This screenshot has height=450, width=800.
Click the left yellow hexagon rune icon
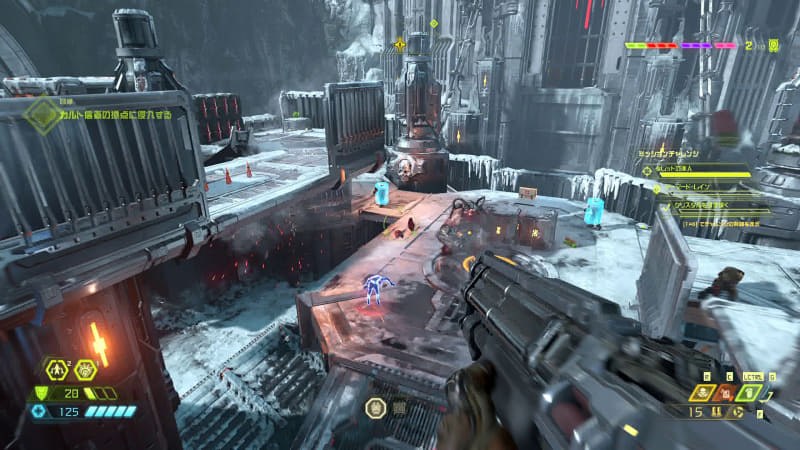59,370
